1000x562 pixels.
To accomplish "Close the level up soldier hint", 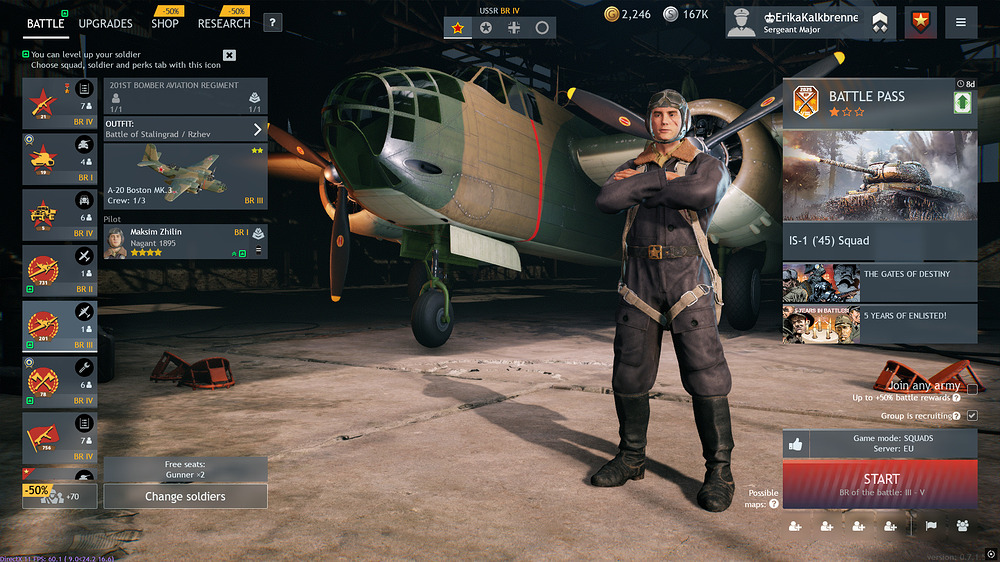I will click(x=230, y=55).
